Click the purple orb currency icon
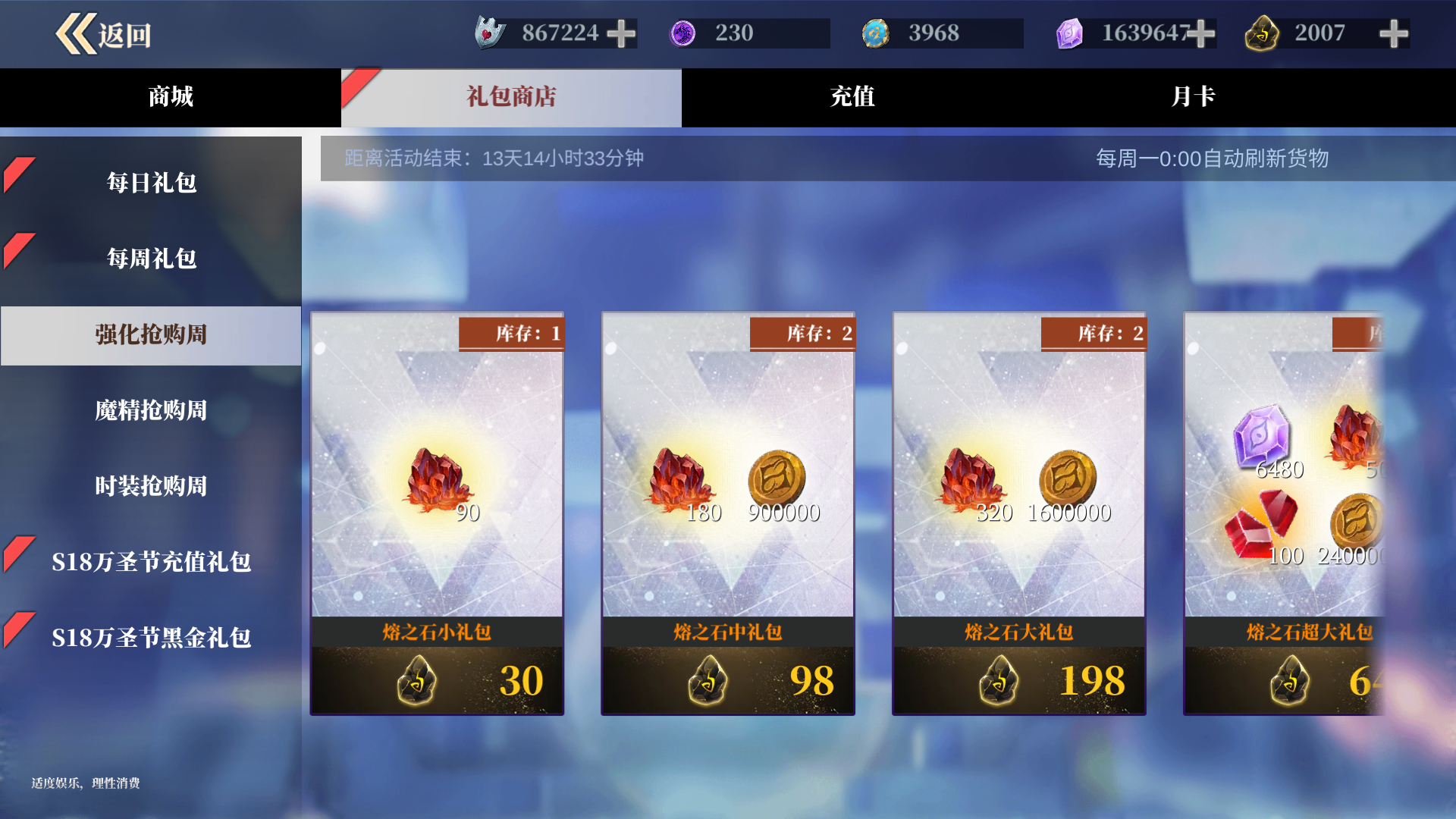The height and width of the screenshot is (819, 1456). pos(685,32)
